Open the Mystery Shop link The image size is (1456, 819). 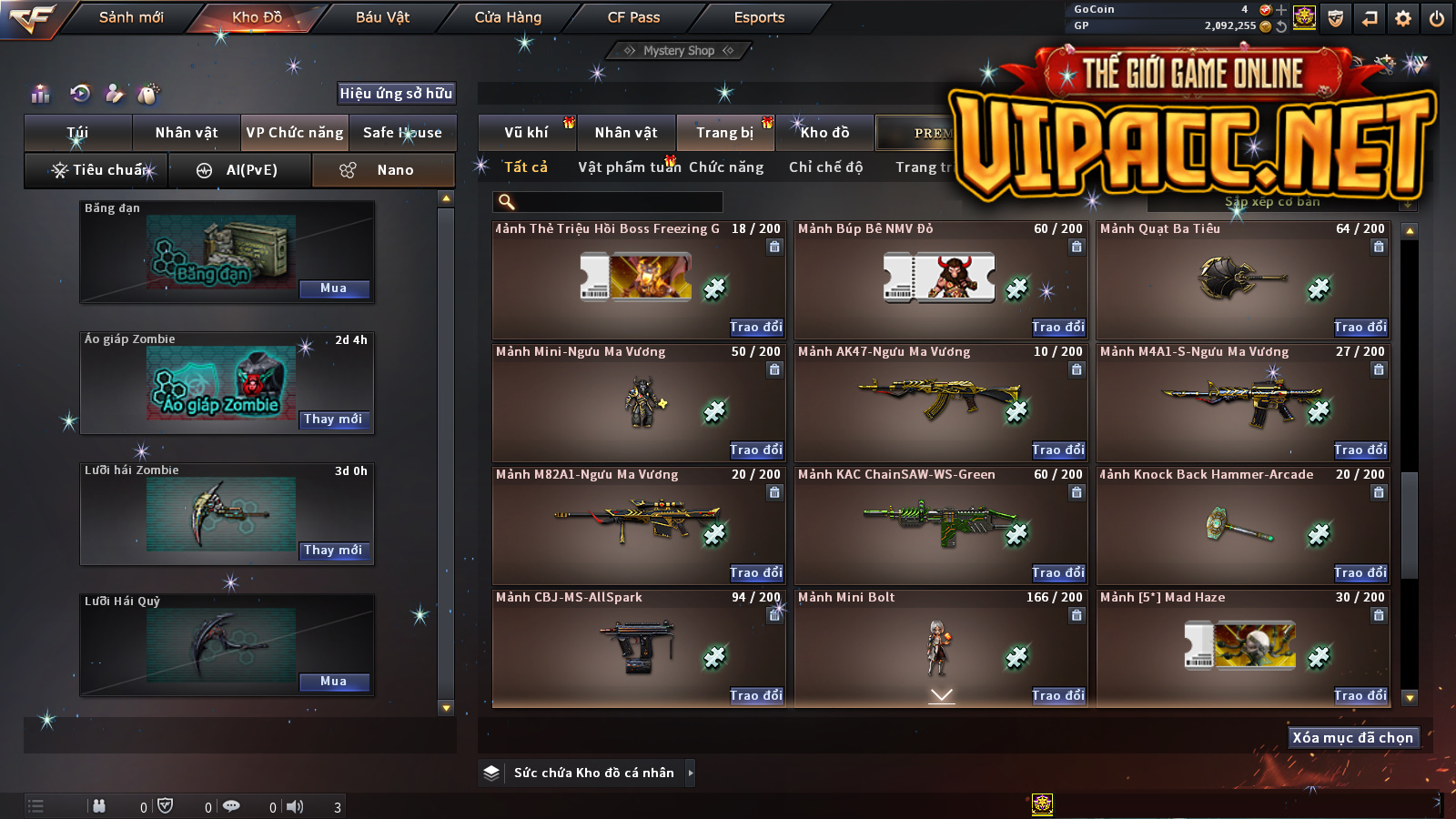pos(679,51)
